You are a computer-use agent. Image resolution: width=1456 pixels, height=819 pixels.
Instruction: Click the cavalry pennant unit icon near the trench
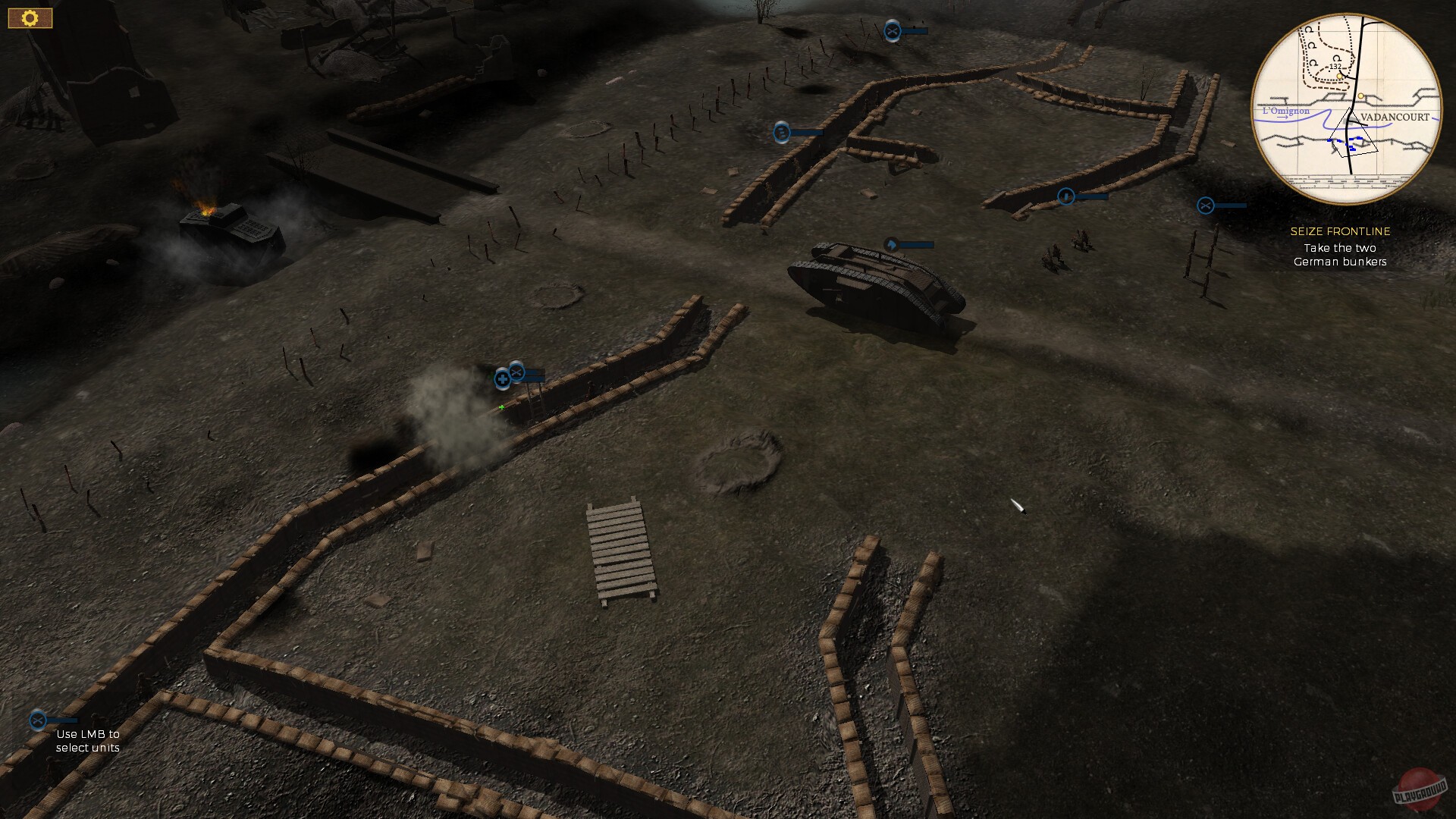pyautogui.click(x=893, y=244)
